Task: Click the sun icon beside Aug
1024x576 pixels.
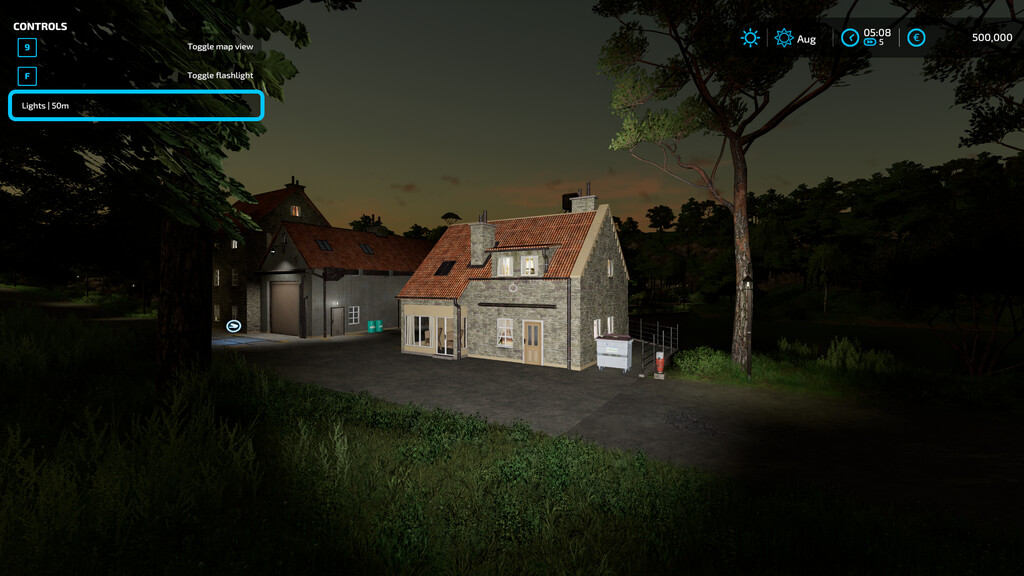Action: point(784,38)
